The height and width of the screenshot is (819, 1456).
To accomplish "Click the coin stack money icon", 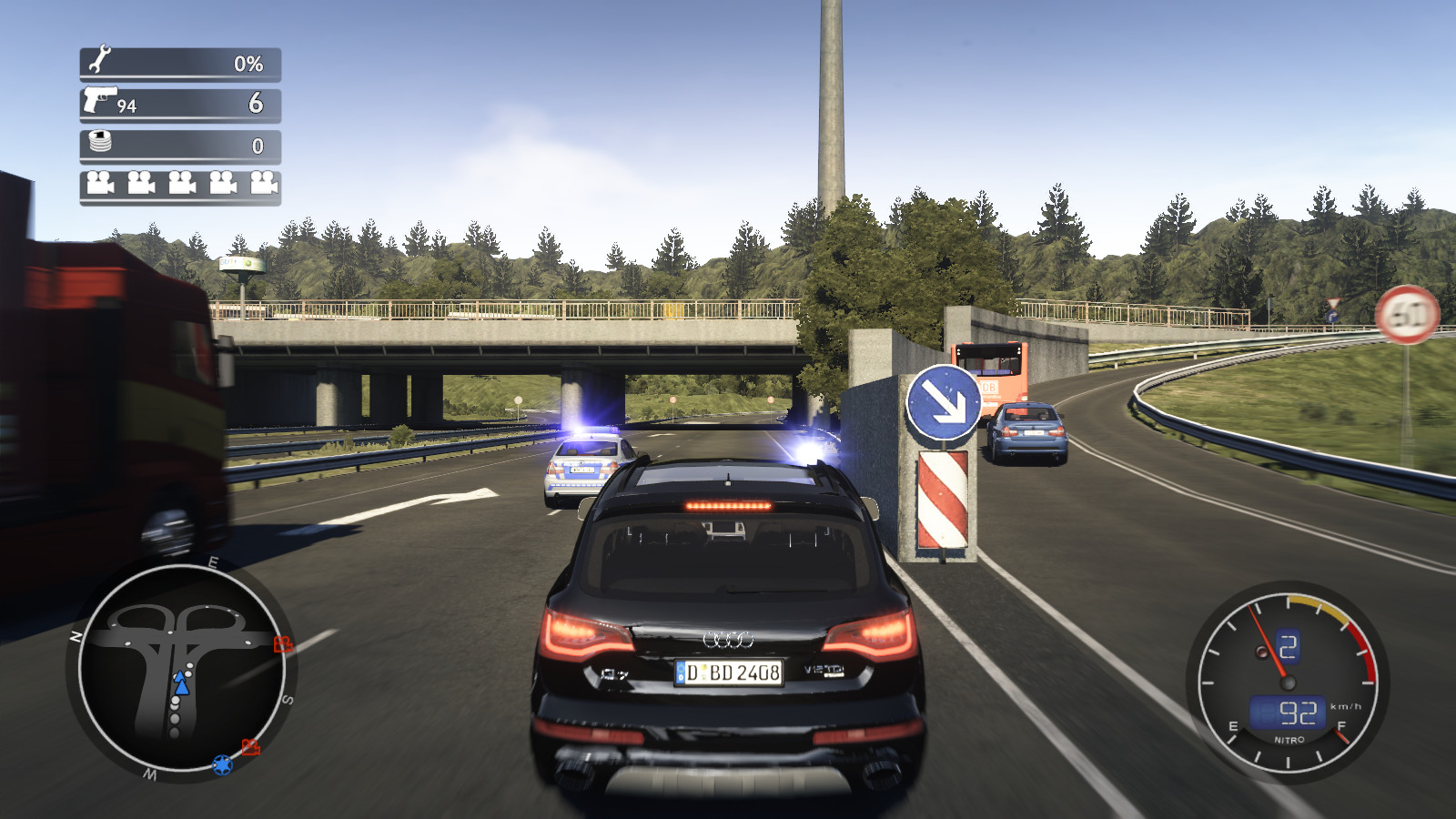I will click(x=100, y=142).
